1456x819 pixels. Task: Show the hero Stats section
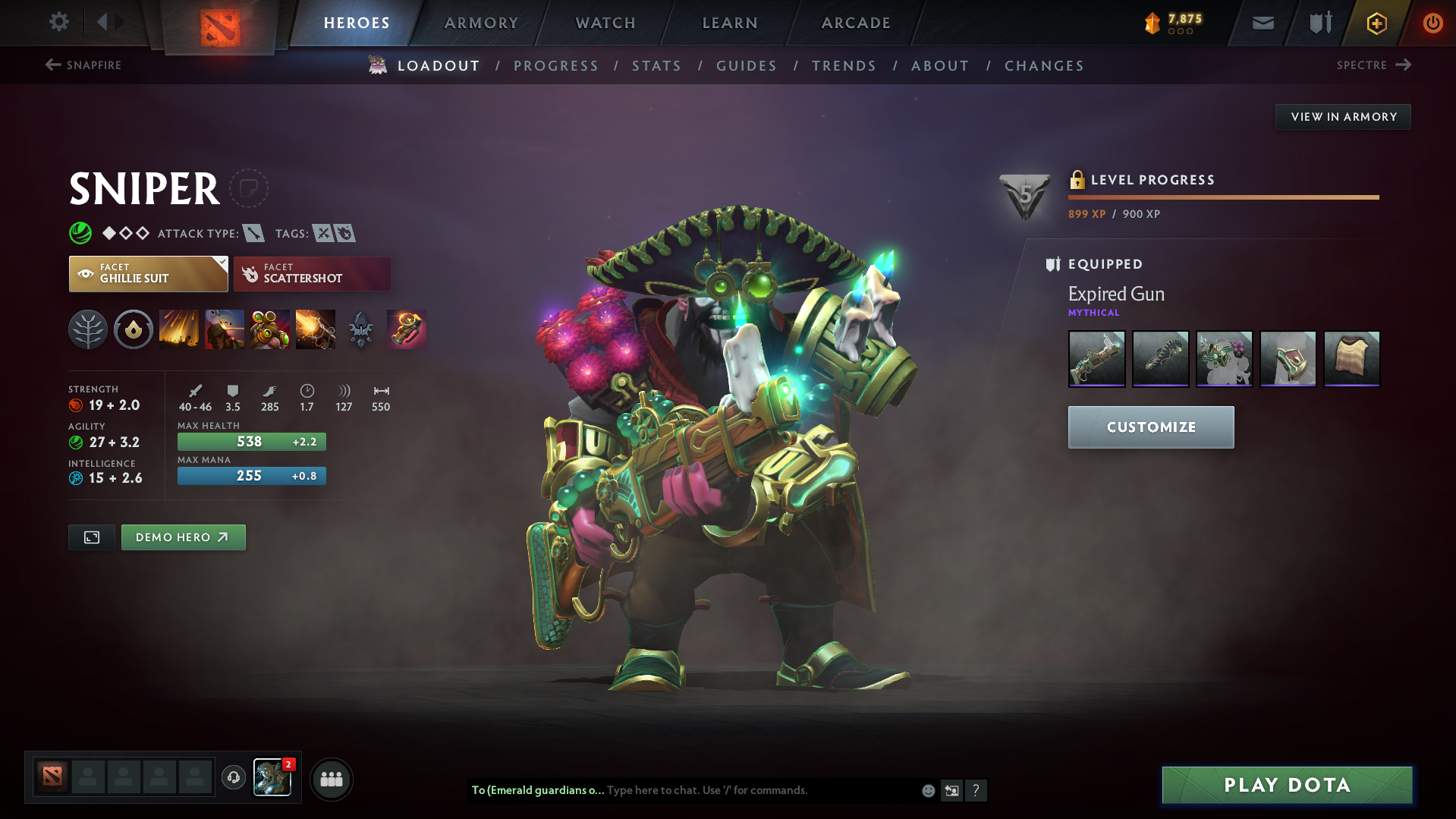coord(656,66)
